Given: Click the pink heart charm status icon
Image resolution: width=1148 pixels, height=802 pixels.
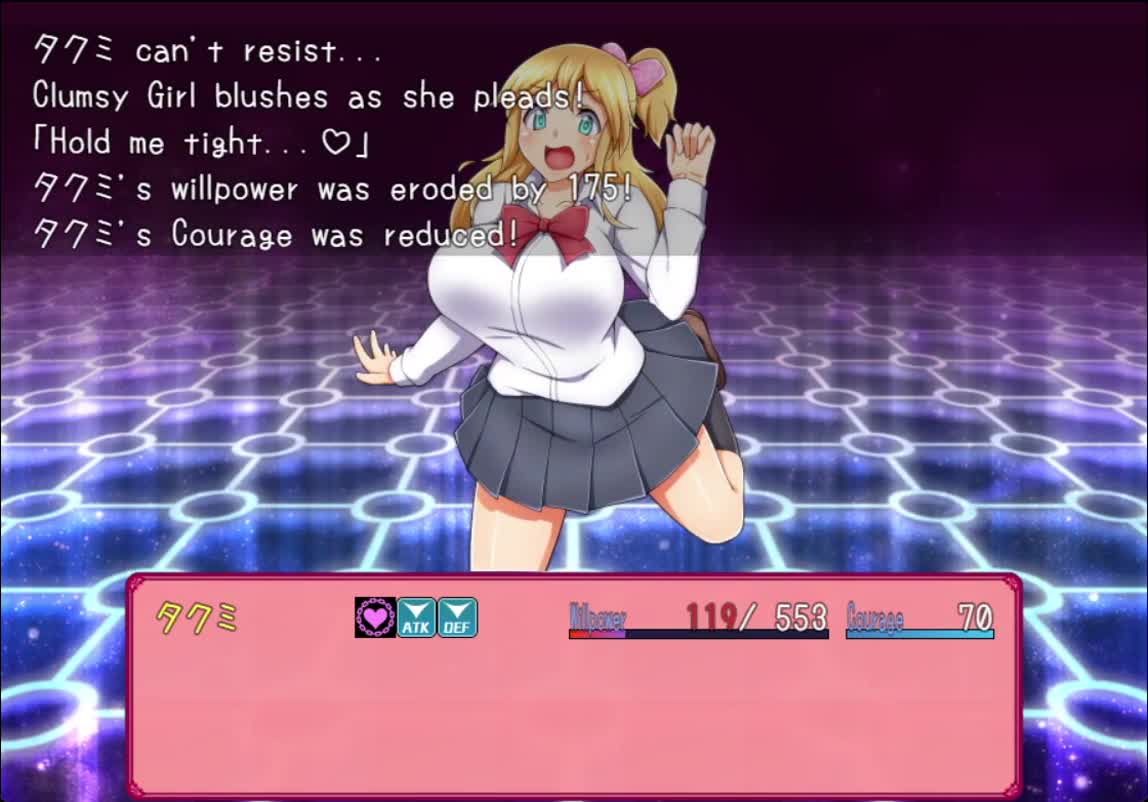Looking at the screenshot, I should click(x=375, y=617).
